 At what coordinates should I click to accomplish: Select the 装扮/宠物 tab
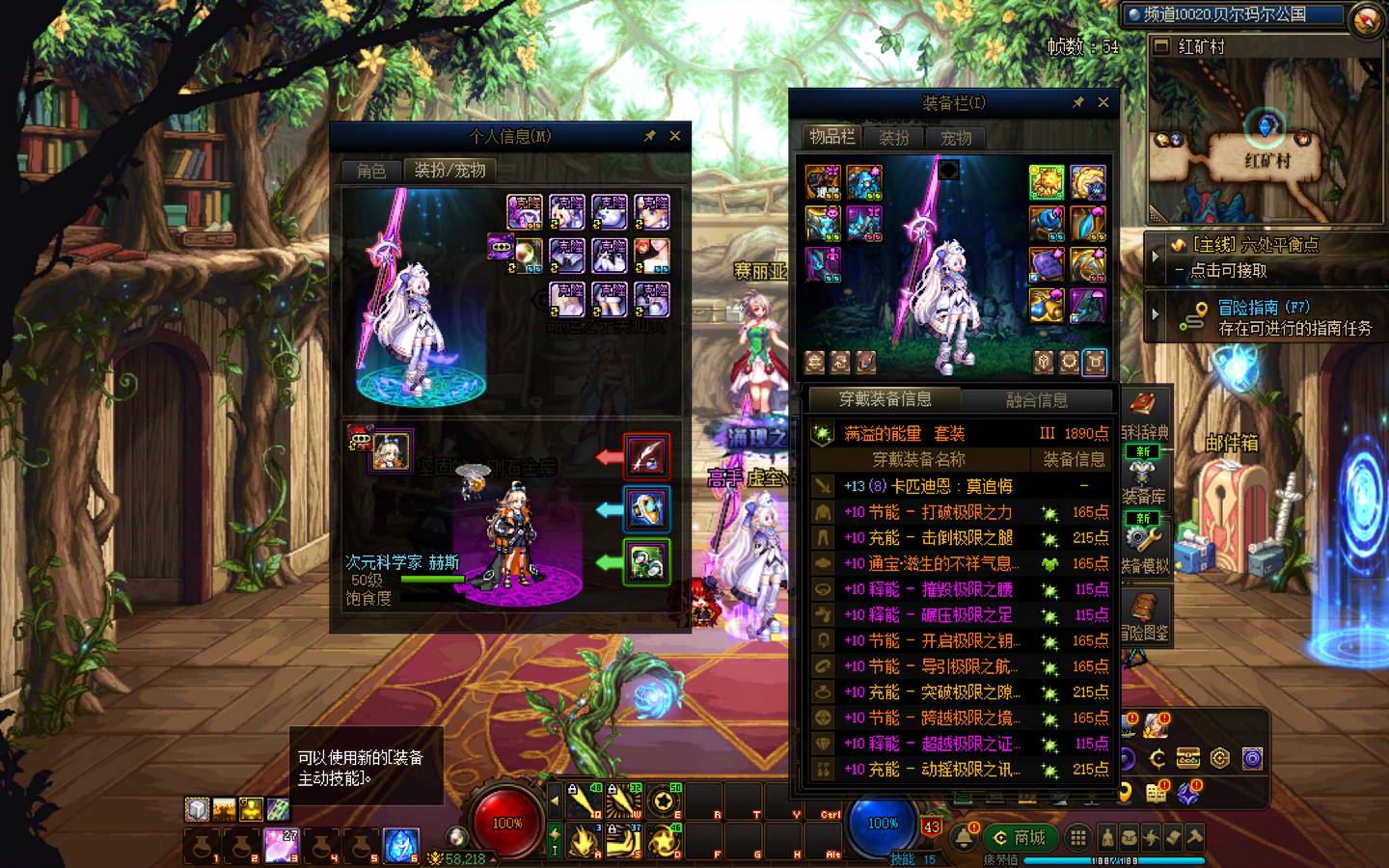(x=449, y=171)
